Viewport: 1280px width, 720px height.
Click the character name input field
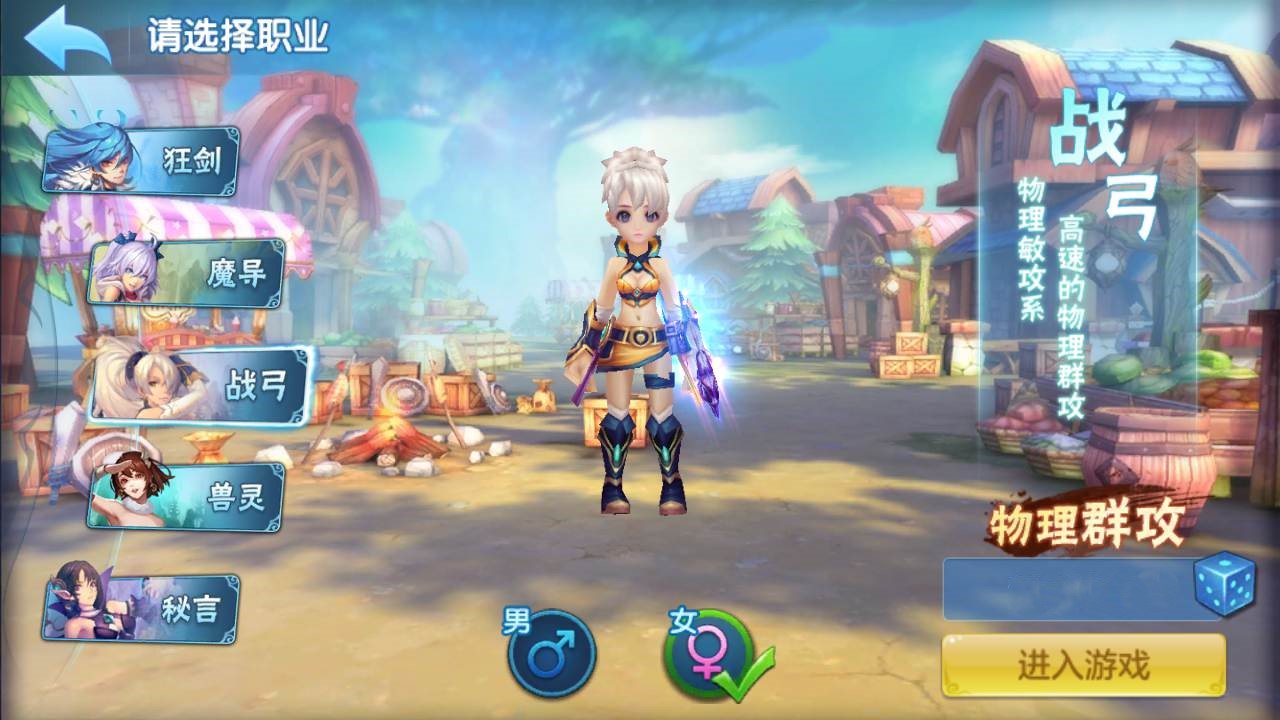click(1066, 588)
